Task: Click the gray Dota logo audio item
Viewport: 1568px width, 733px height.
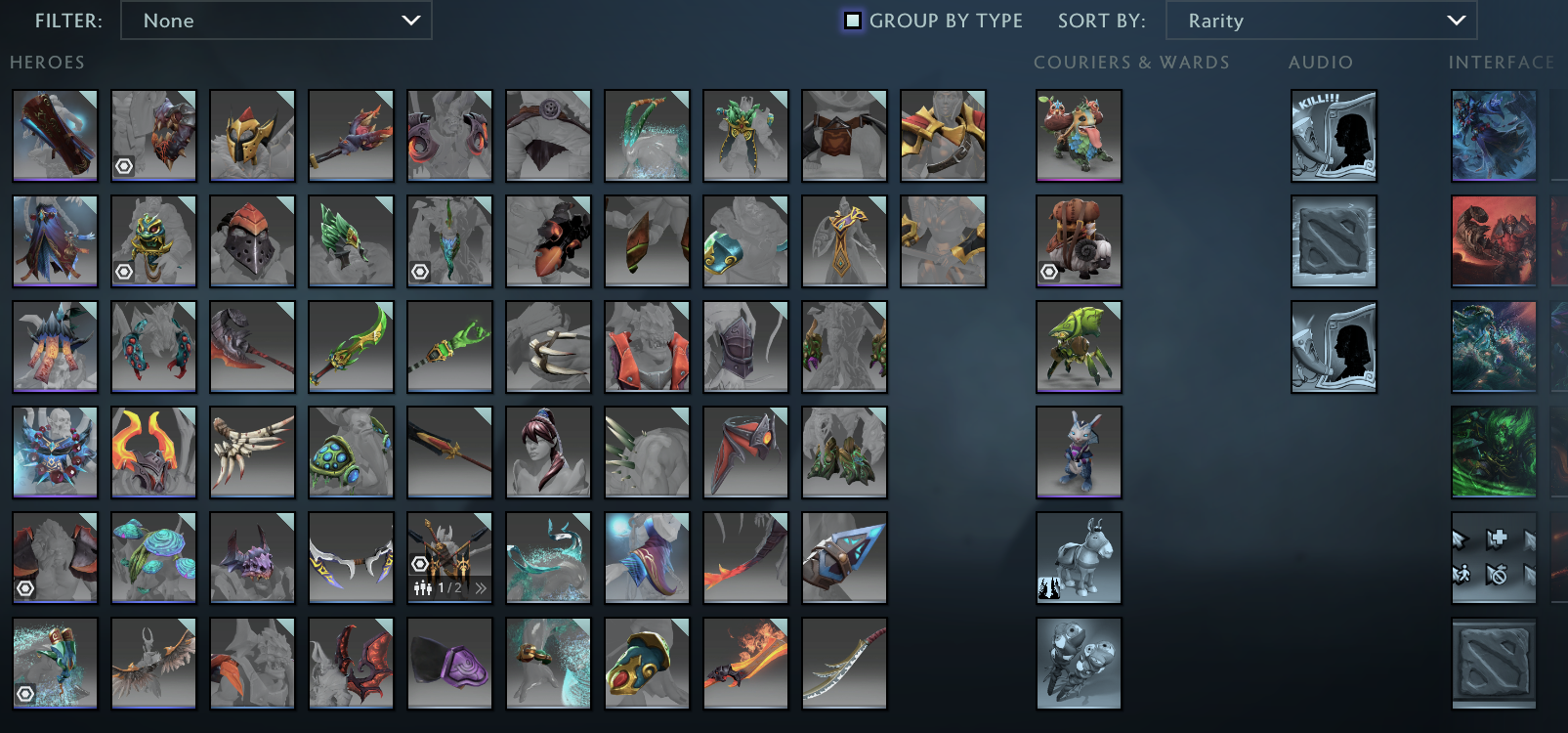Action: 1333,241
